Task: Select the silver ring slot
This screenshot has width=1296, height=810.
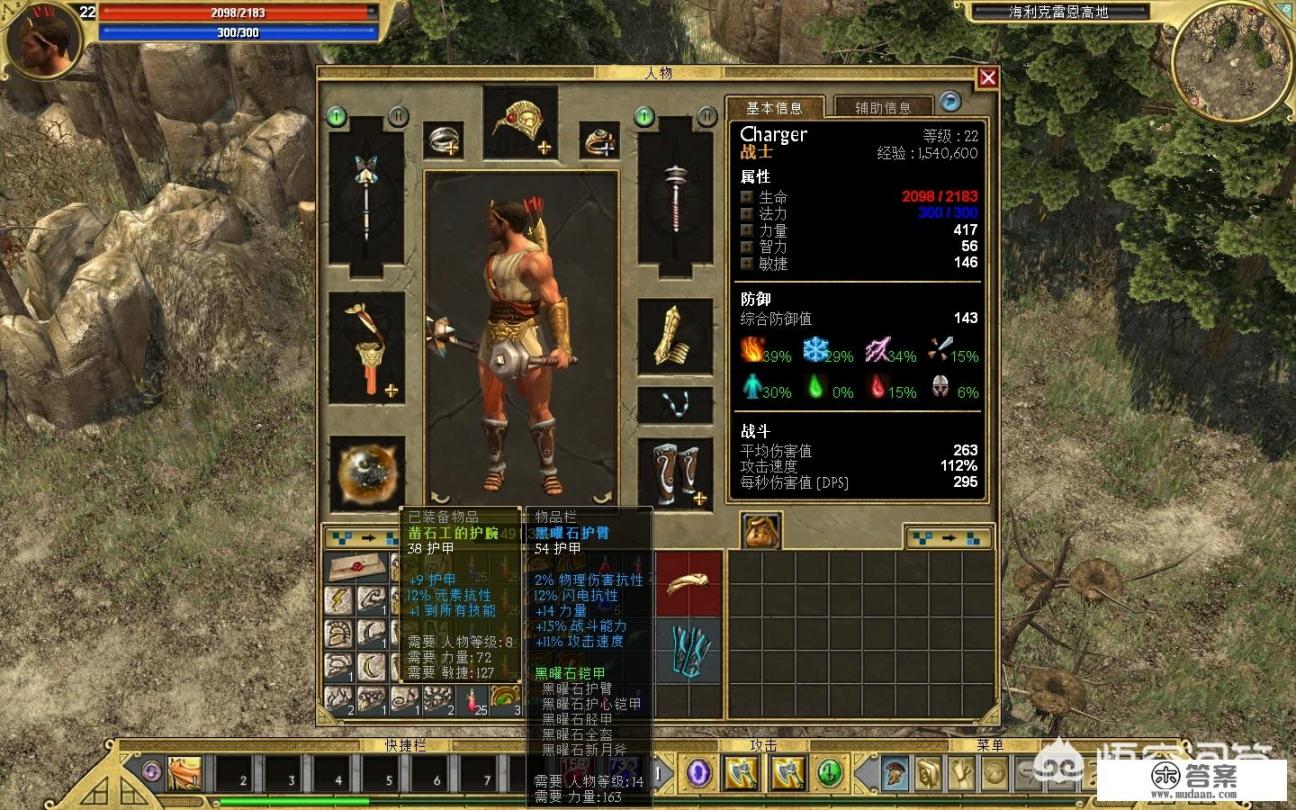Action: [x=442, y=141]
